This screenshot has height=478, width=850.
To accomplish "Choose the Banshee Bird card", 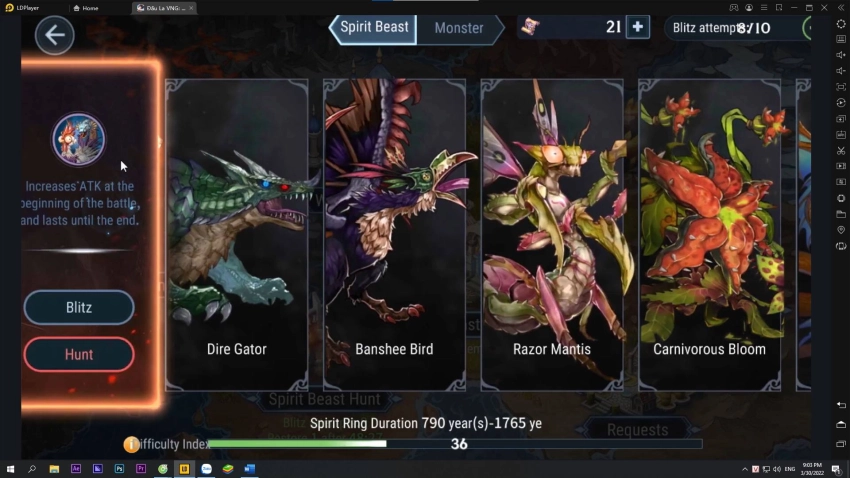I will [394, 235].
